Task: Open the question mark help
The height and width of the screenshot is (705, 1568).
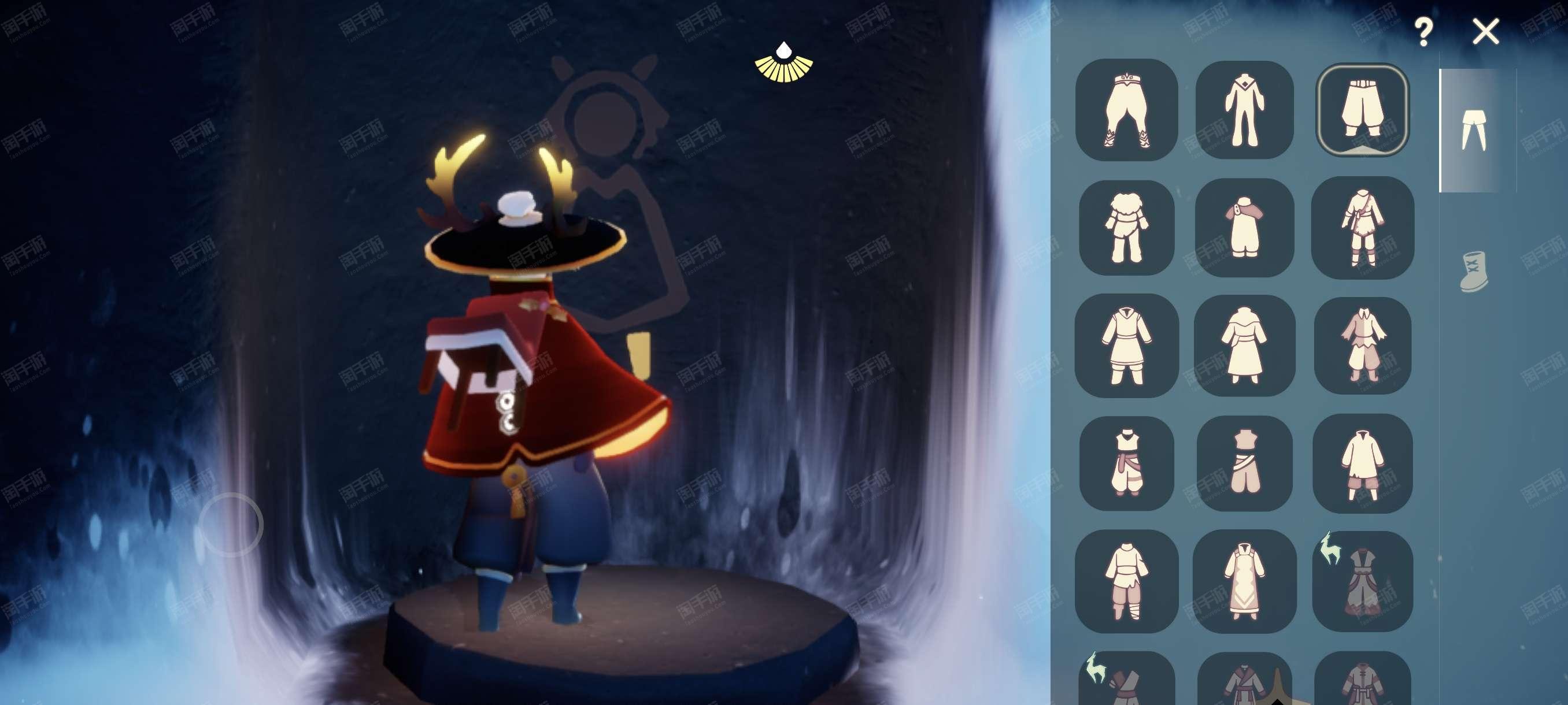Action: click(1423, 32)
